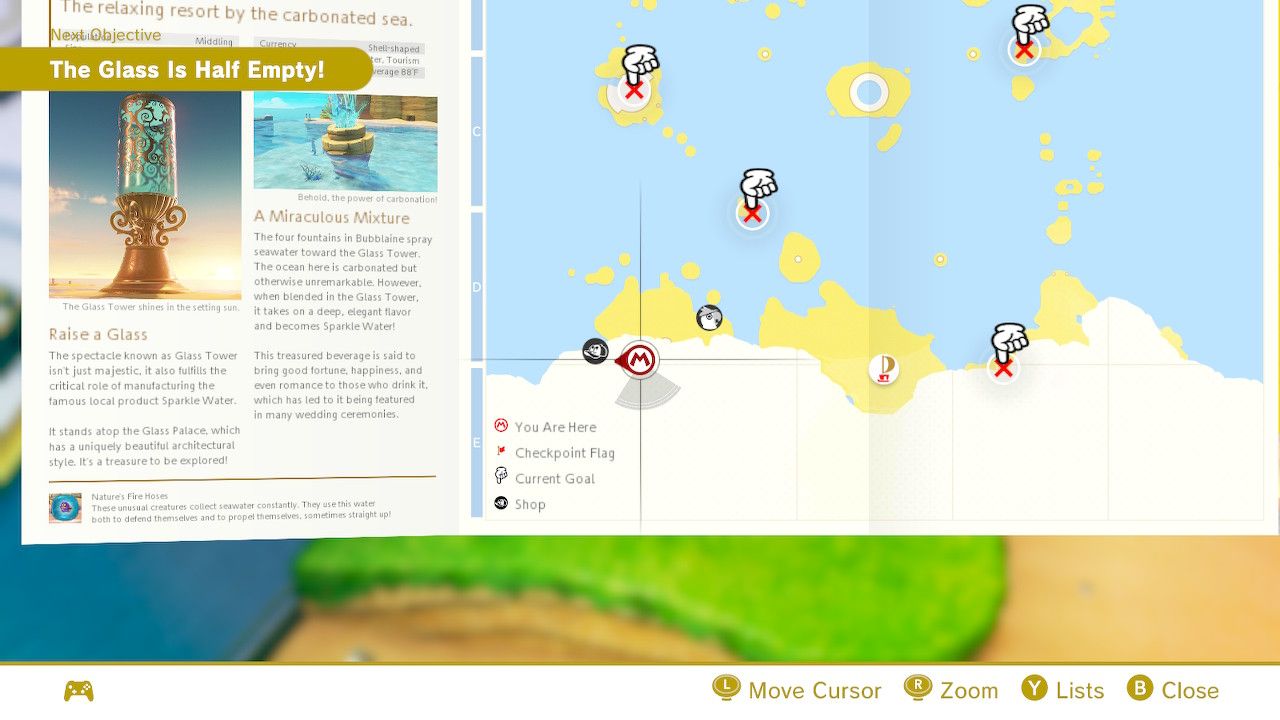This screenshot has width=1280, height=720.
Task: Open the Crazy Cap shop marker beside Mario
Action: click(x=595, y=352)
